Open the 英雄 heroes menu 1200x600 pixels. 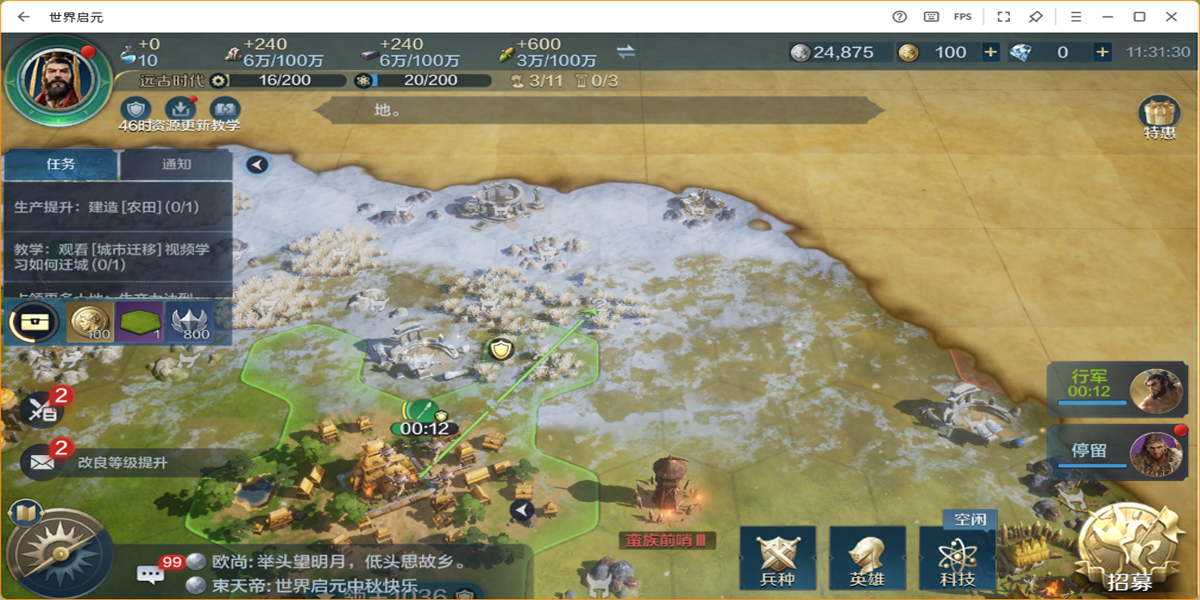pyautogui.click(x=867, y=559)
